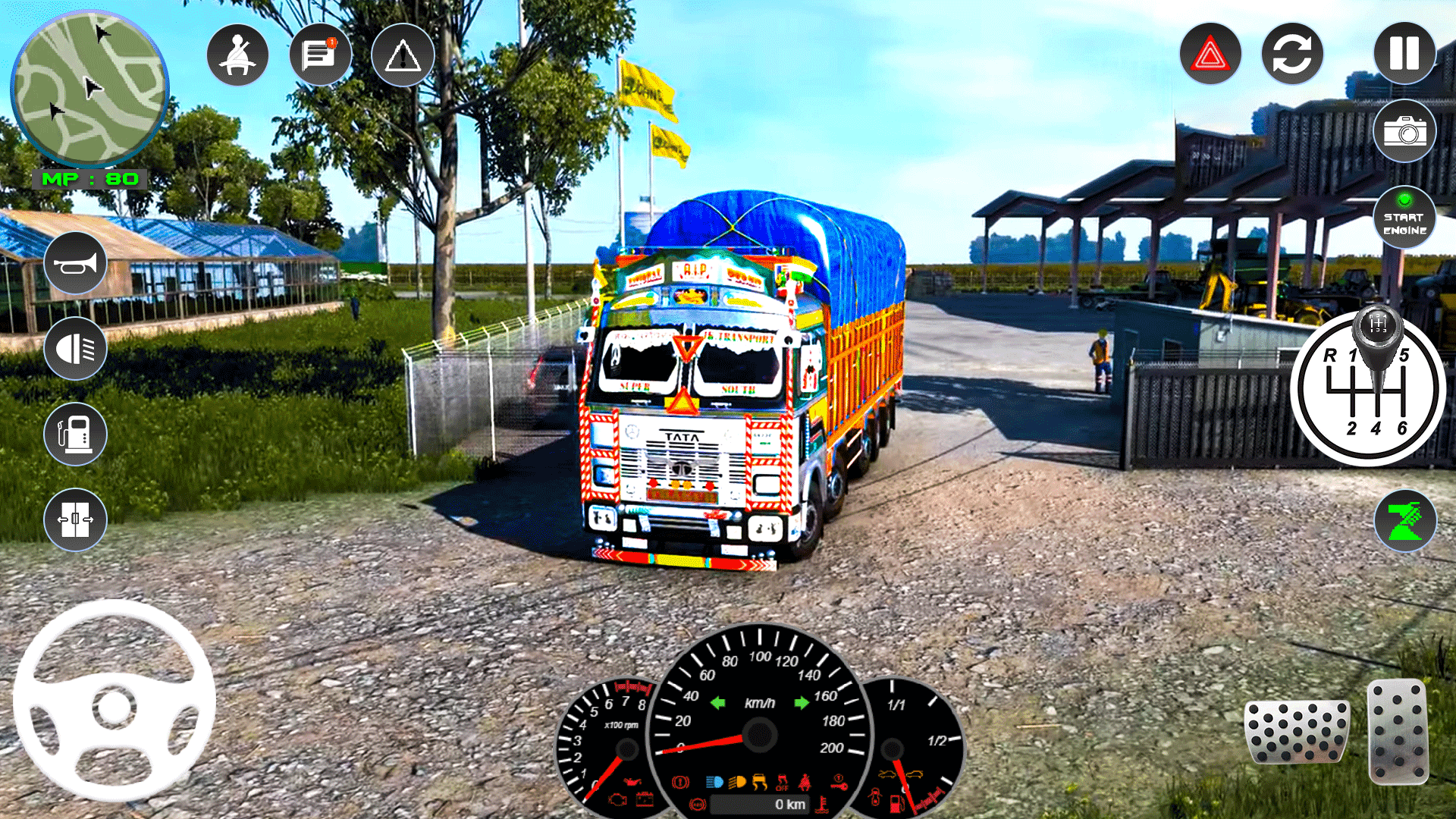This screenshot has height=819, width=1456.
Task: Toggle the headlights
Action: coord(74,348)
